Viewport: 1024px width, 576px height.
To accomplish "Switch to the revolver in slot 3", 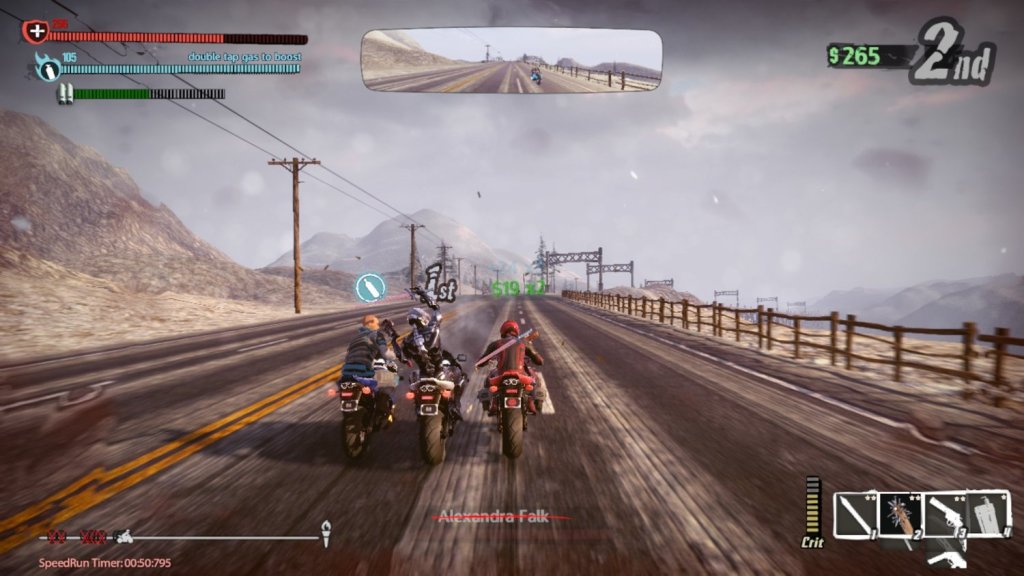I will click(943, 514).
